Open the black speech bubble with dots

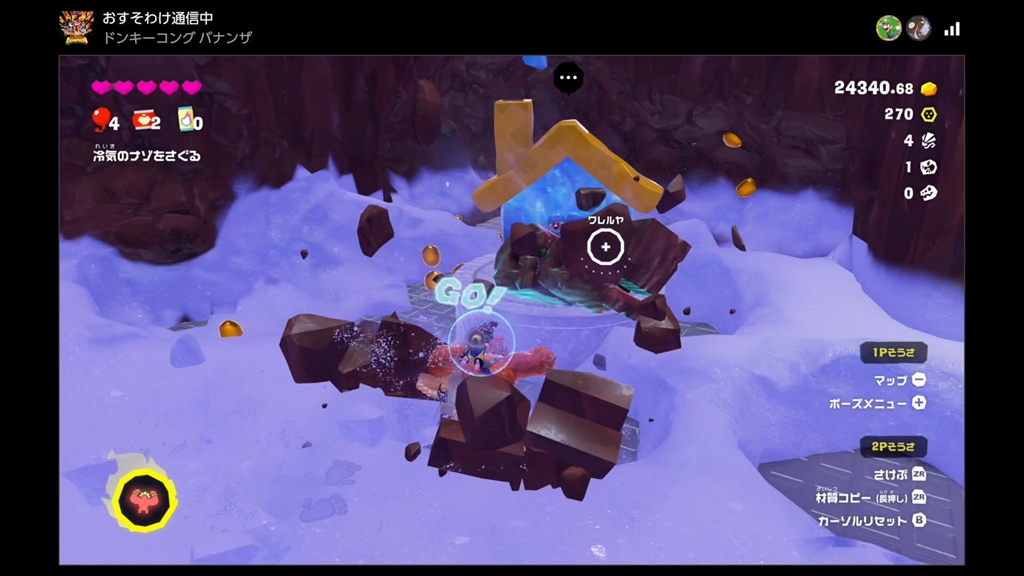[569, 77]
